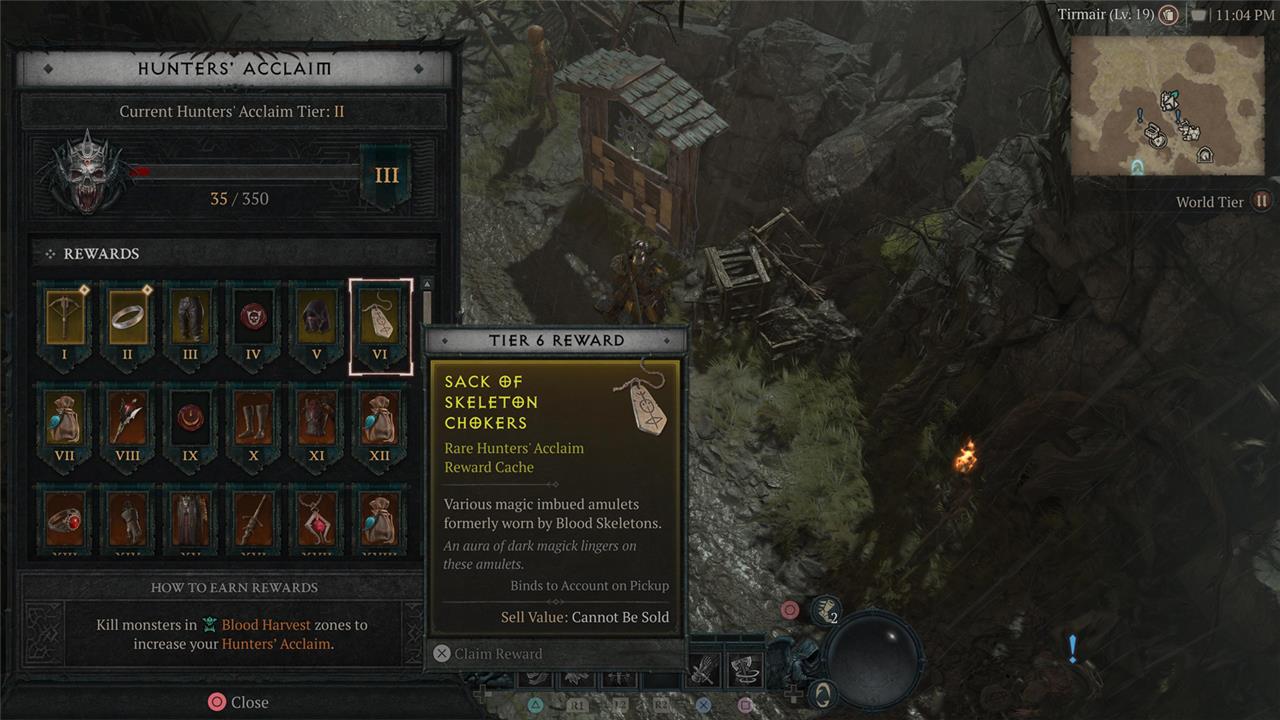Click the rewards list scrollbar
The image size is (1280, 720).
[x=428, y=310]
